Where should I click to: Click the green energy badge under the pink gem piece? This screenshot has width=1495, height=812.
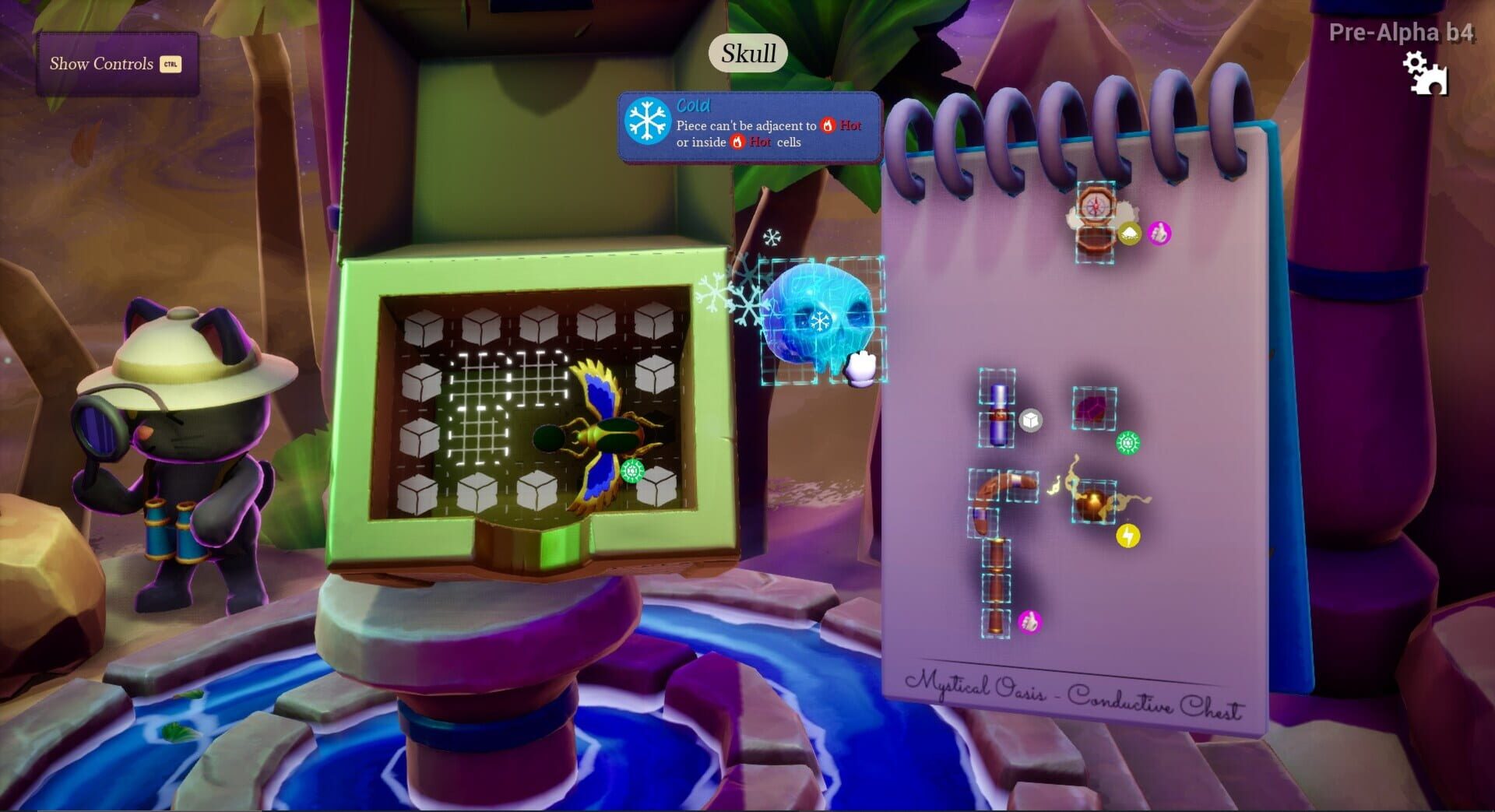1128,442
